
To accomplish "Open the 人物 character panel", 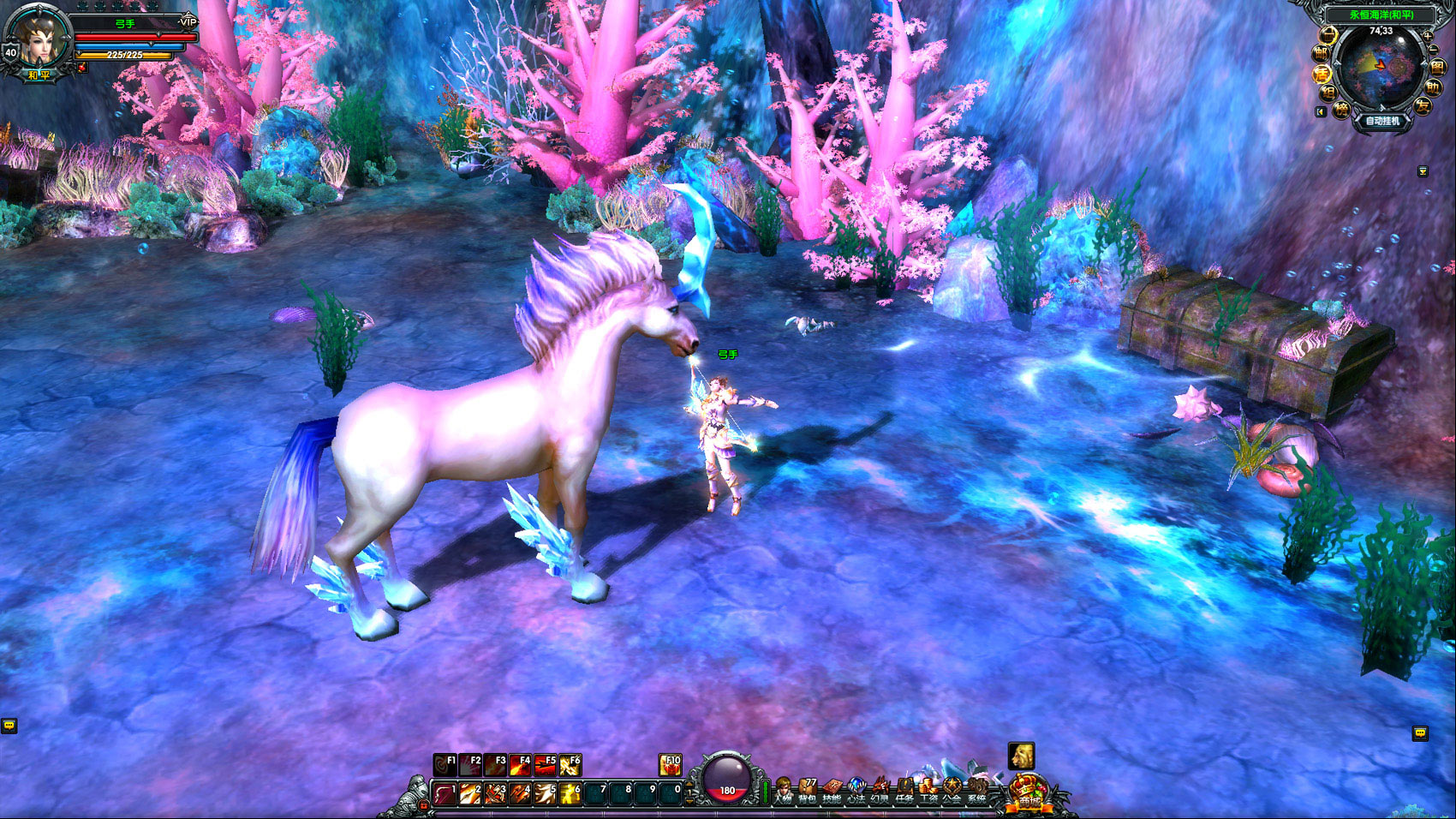I will (782, 792).
